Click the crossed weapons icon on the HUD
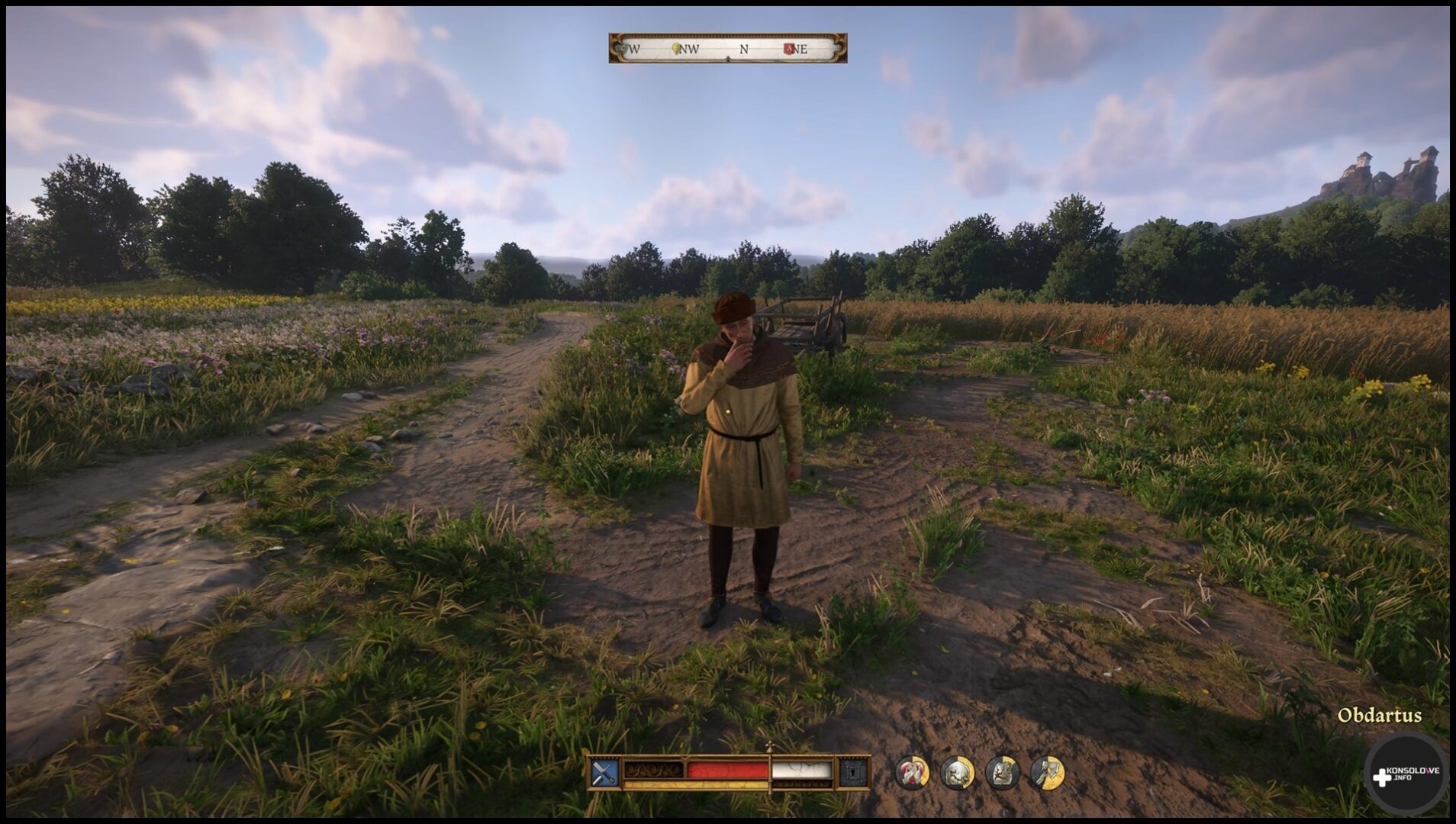The width and height of the screenshot is (1456, 824). pyautogui.click(x=603, y=774)
